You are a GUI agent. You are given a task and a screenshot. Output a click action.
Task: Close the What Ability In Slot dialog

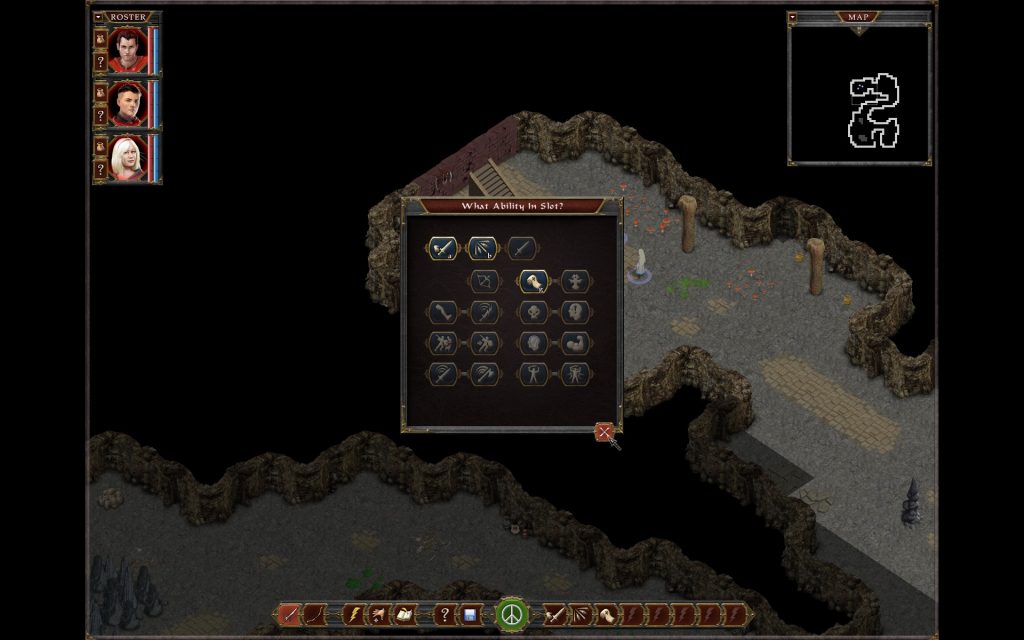(x=604, y=432)
